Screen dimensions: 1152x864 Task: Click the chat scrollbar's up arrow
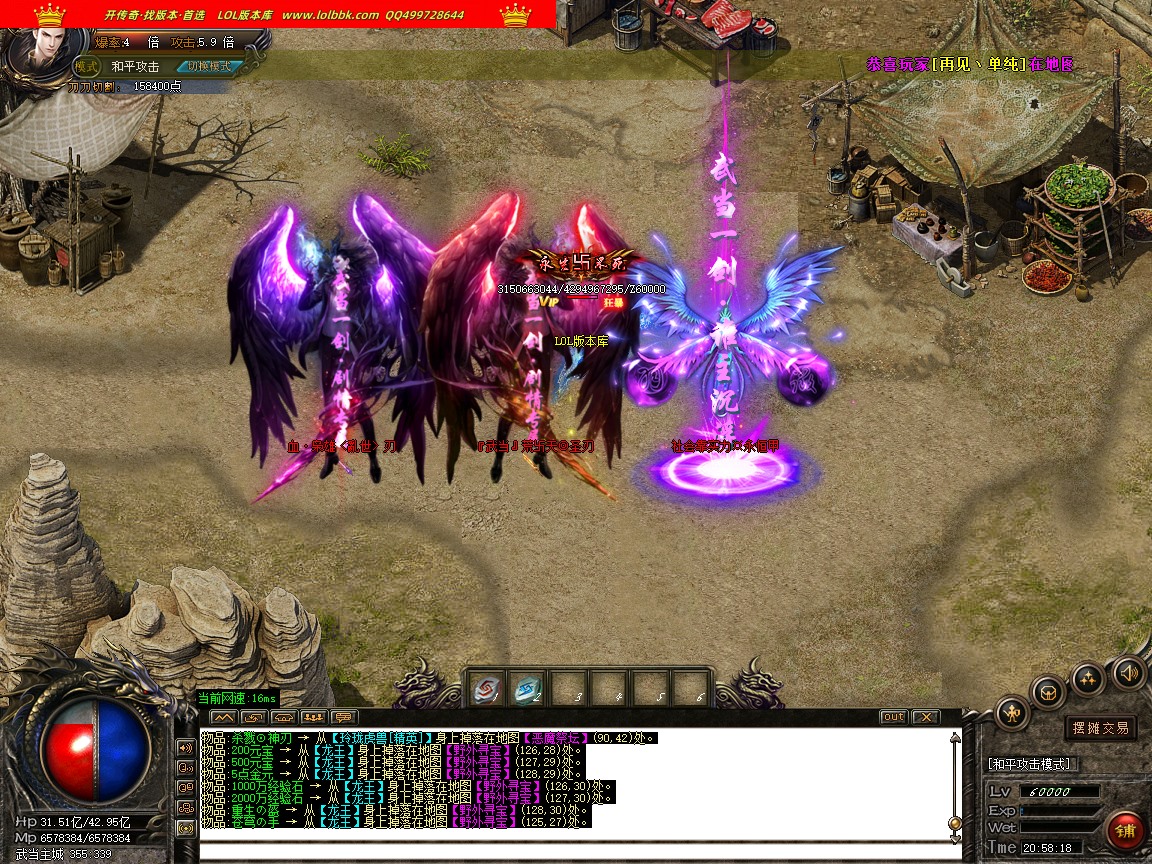[x=955, y=738]
